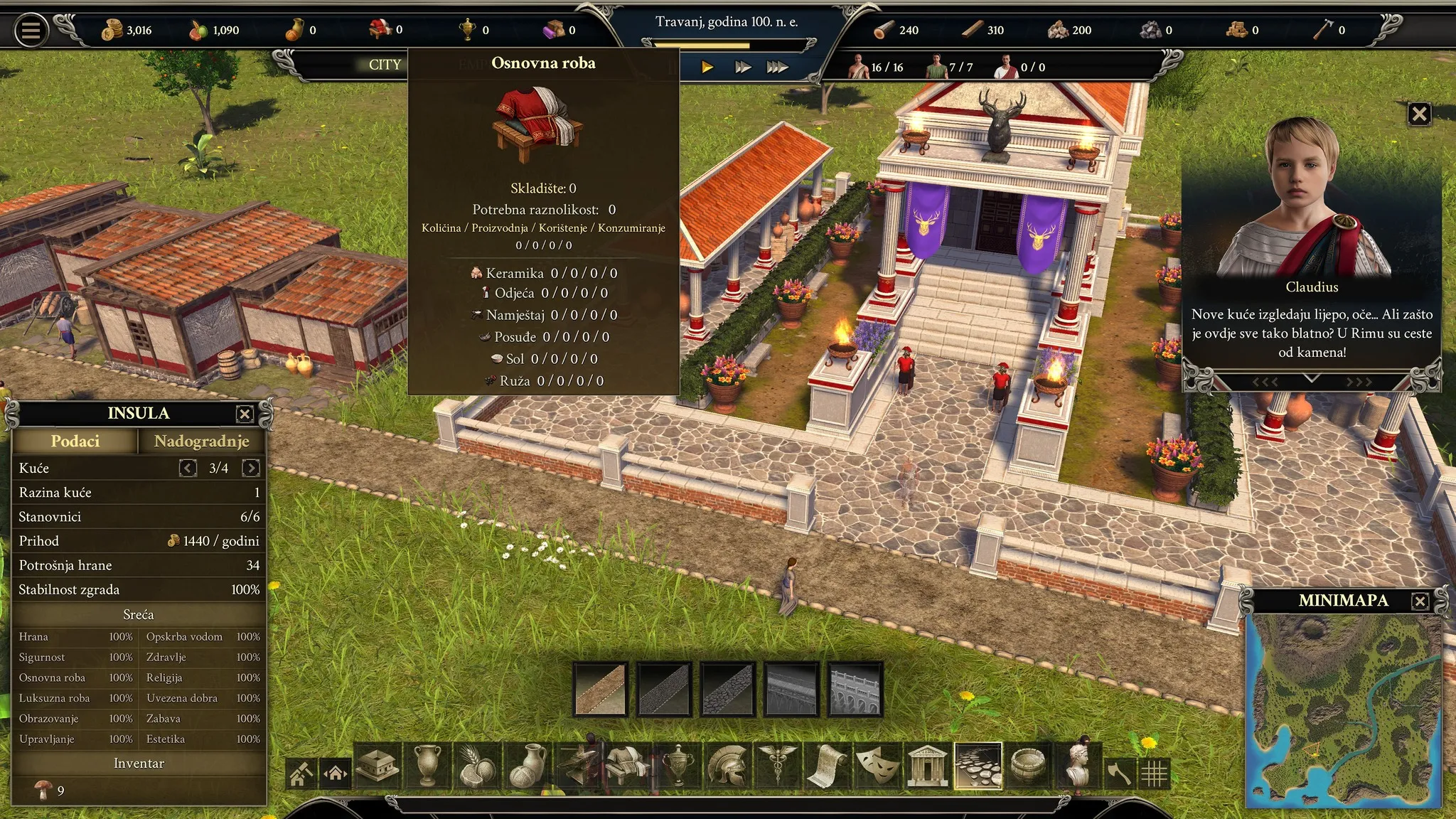Select the Podaci tab
1456x819 pixels.
(x=75, y=441)
